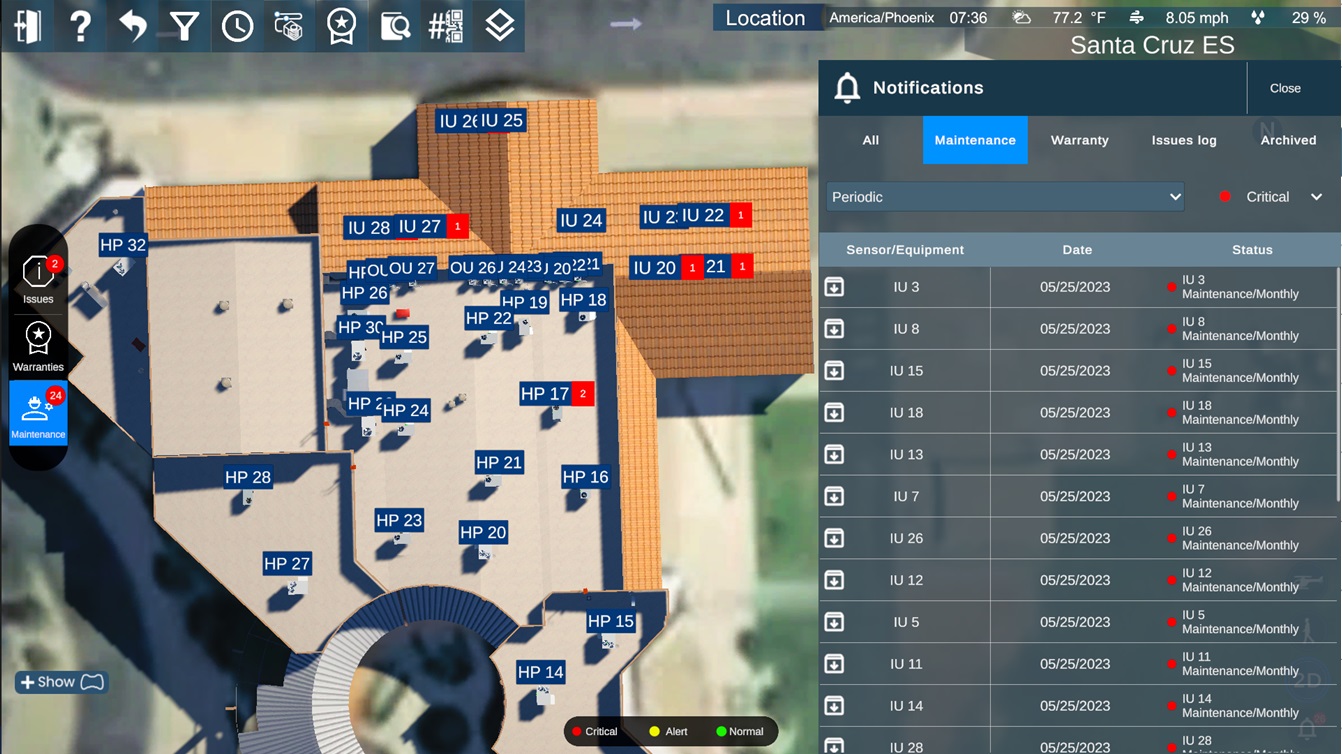Click the exit door icon

coord(28,26)
